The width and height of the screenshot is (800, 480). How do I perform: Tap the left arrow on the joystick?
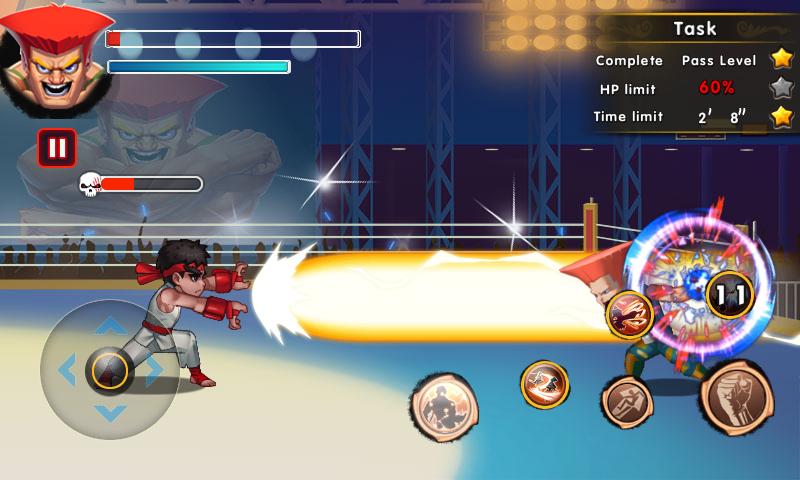coord(67,370)
